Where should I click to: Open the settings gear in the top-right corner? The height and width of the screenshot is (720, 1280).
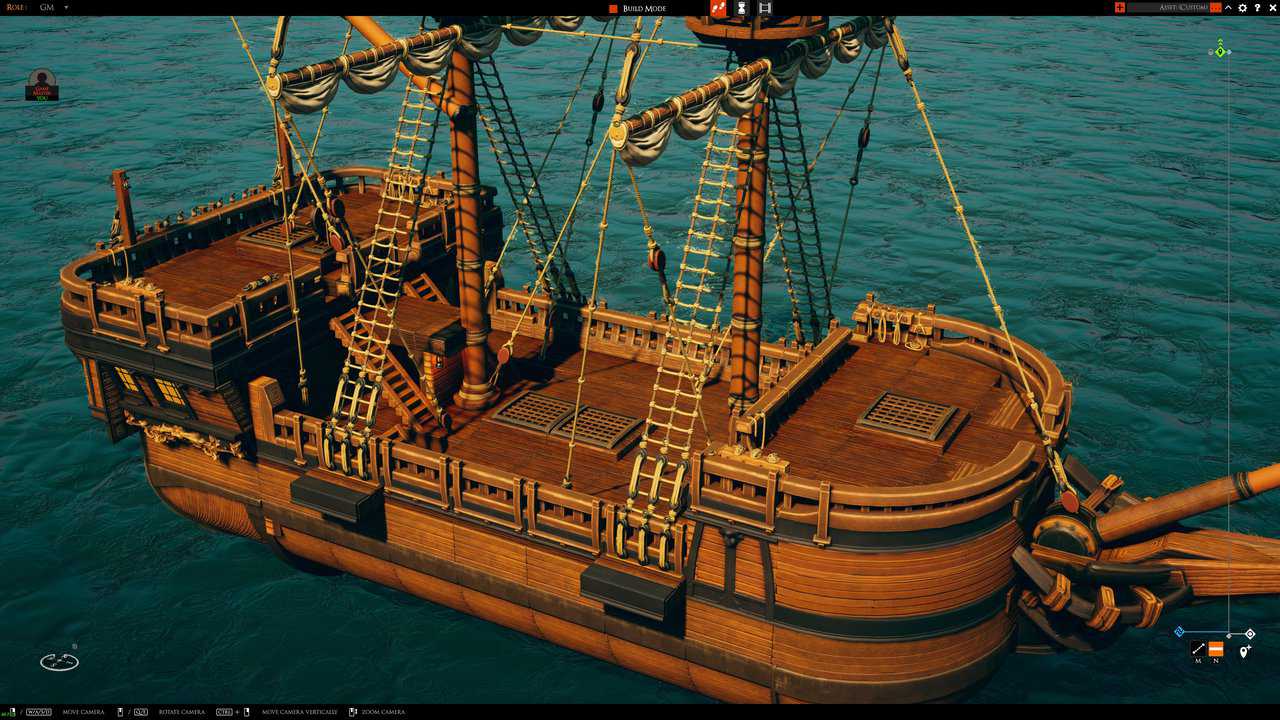[x=1242, y=7]
